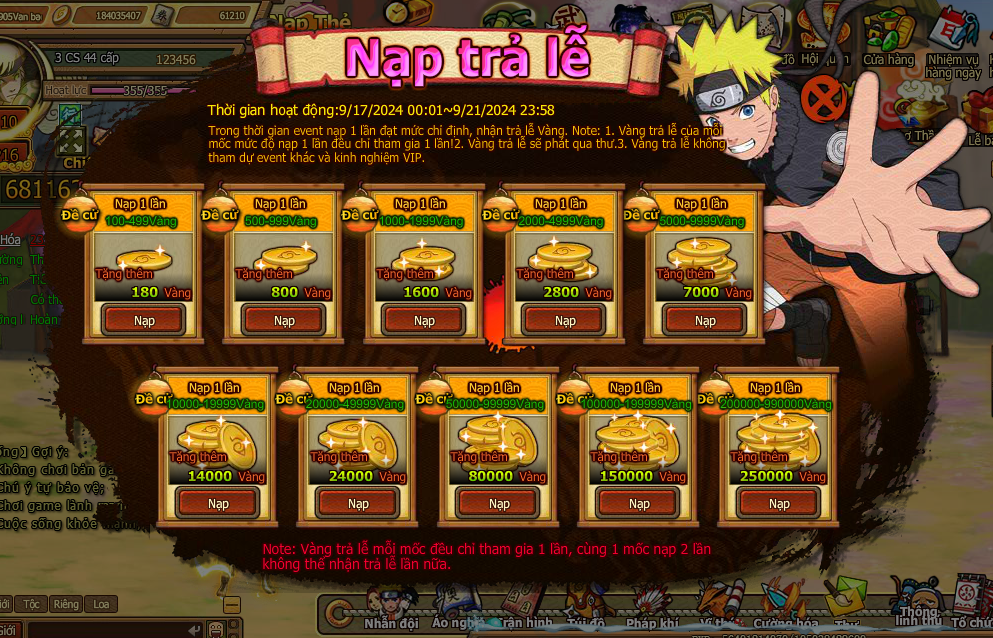This screenshot has width=993, height=638.
Task: Select Nạp on the 80000 Vàng tier
Action: (498, 504)
